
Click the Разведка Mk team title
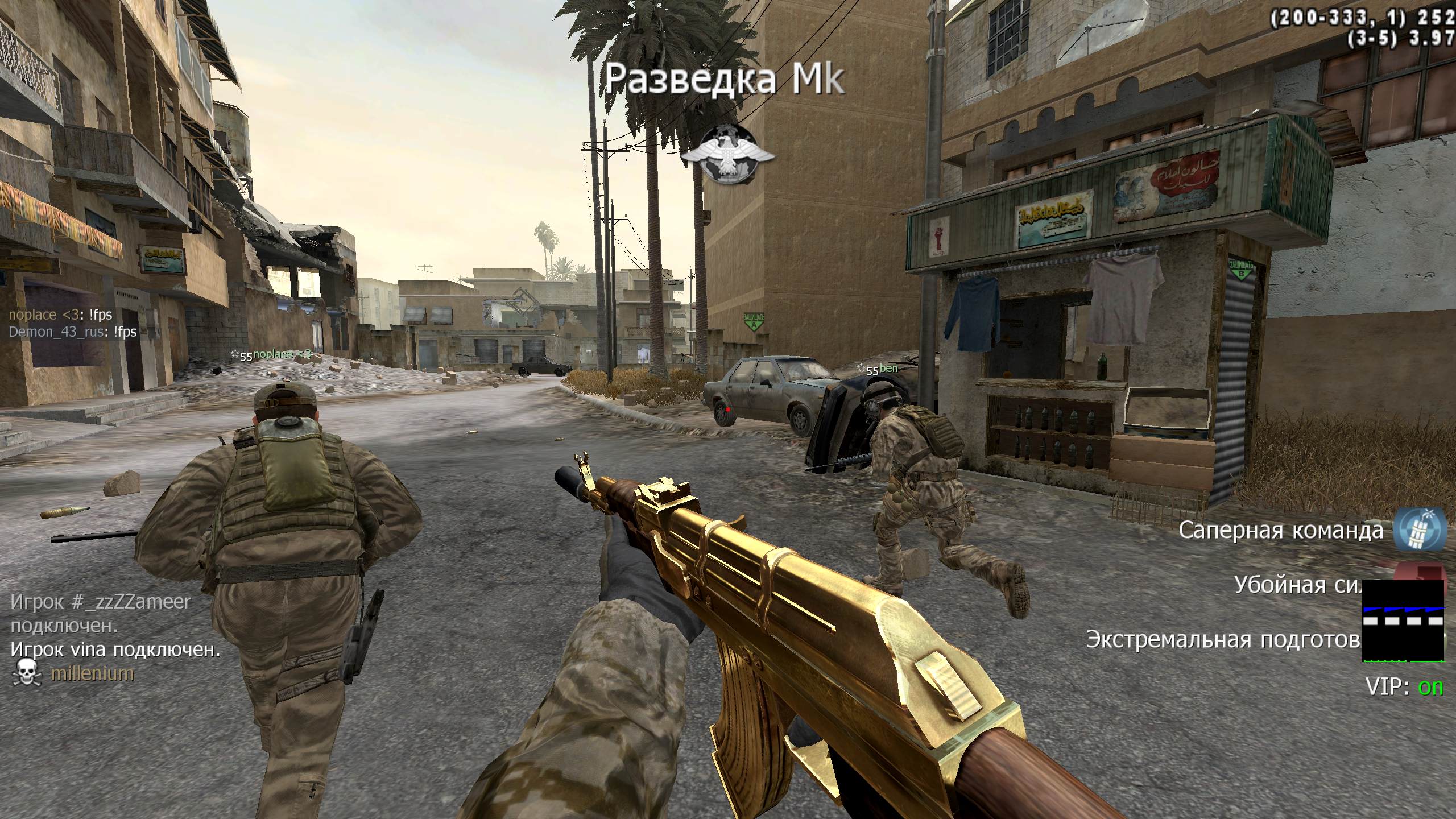[x=723, y=80]
